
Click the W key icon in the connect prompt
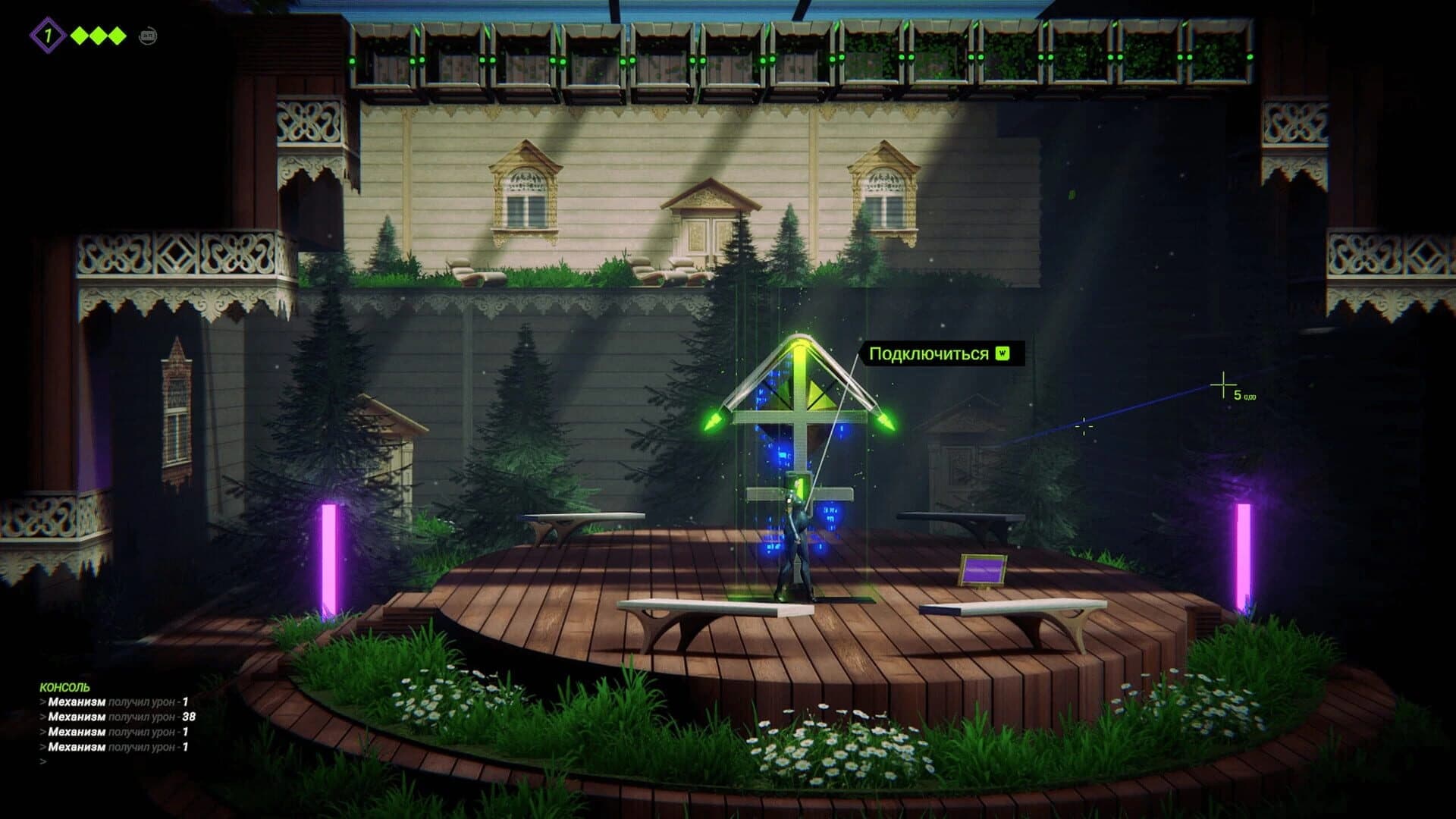click(x=1003, y=353)
